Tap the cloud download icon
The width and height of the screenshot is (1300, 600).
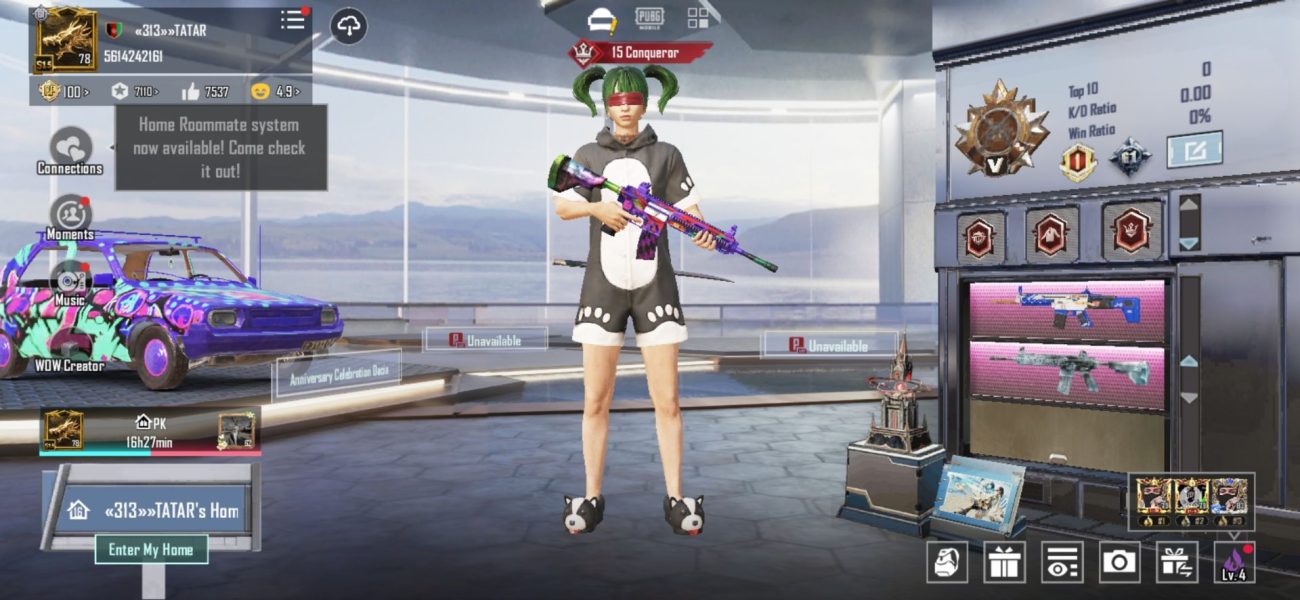tap(348, 27)
